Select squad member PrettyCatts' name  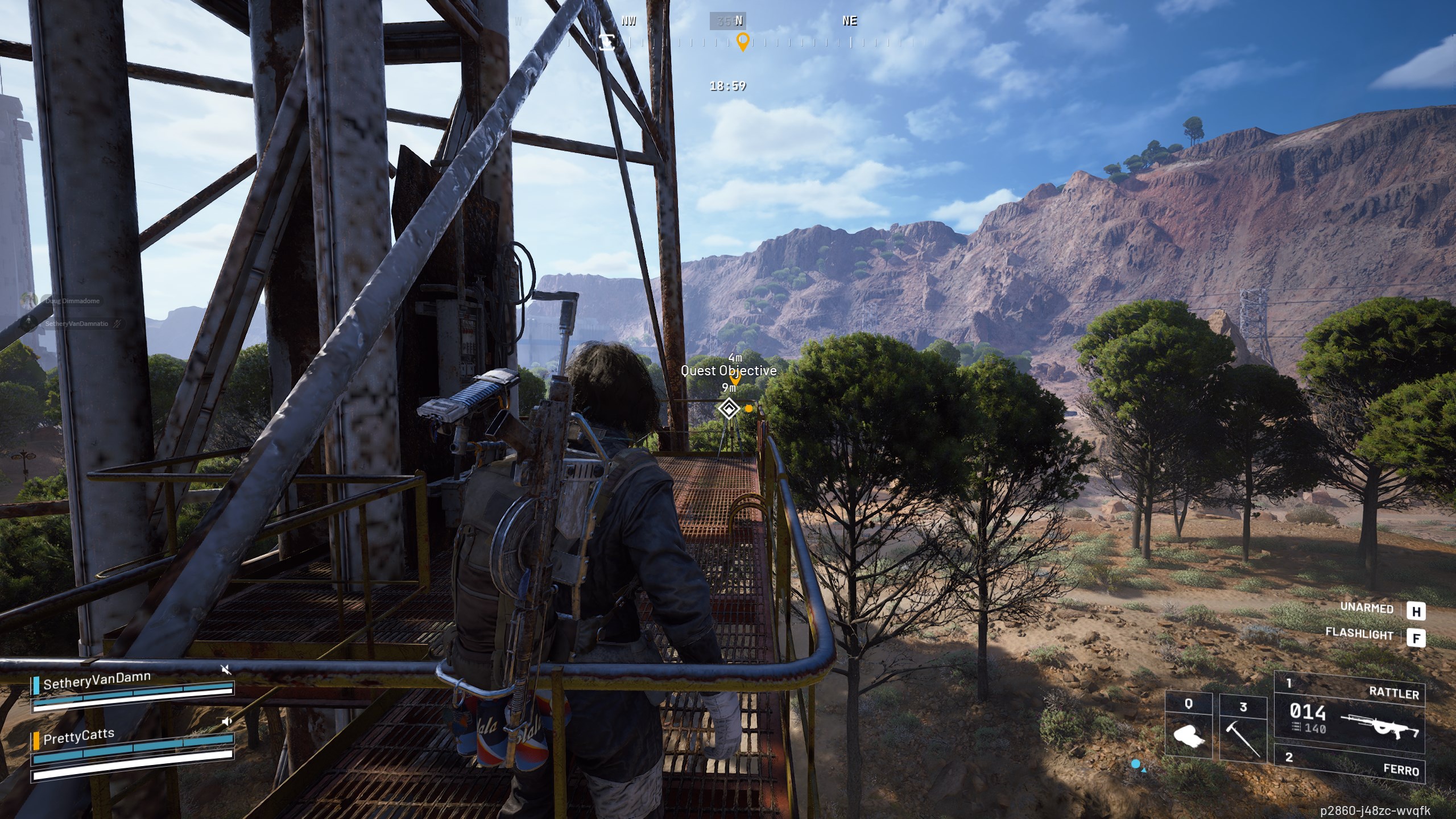(78, 737)
